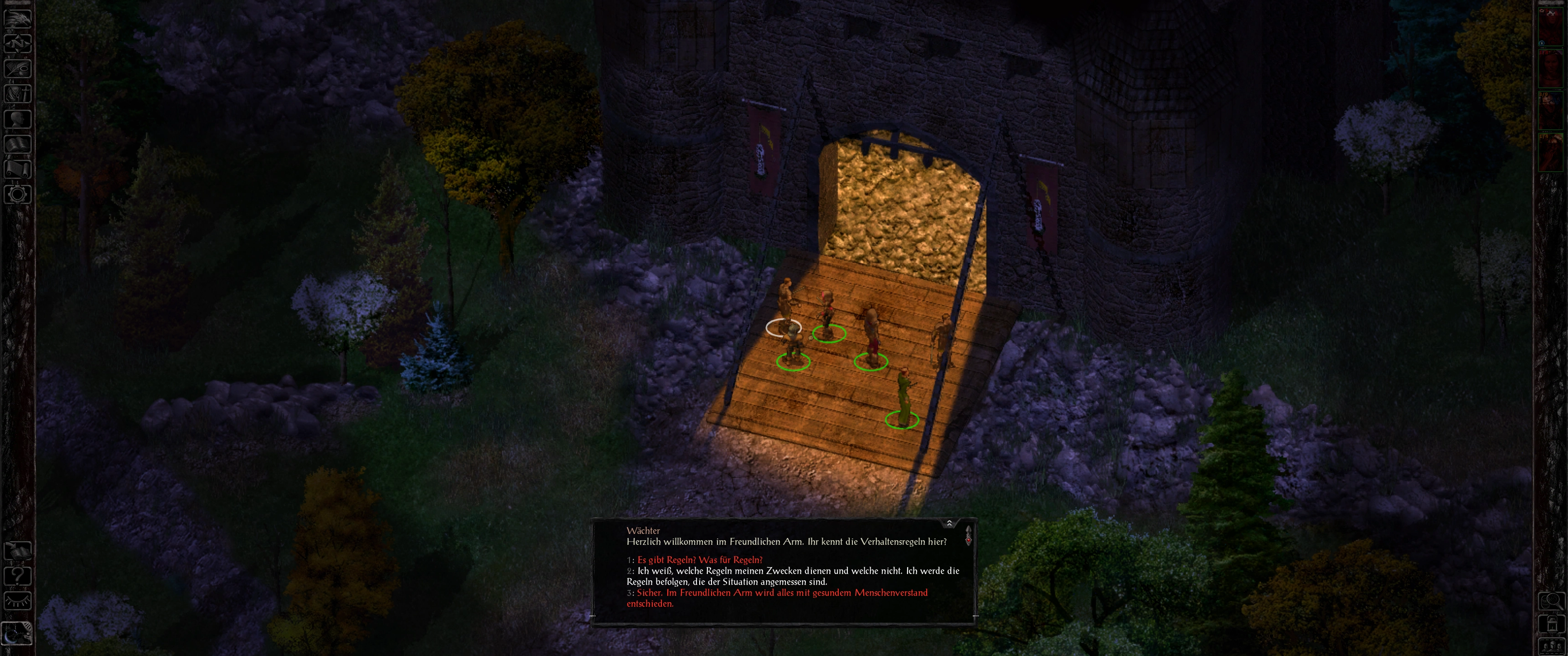Screen dimensions: 1568x656
Task: Open the priest scroll icon
Action: 18,169
